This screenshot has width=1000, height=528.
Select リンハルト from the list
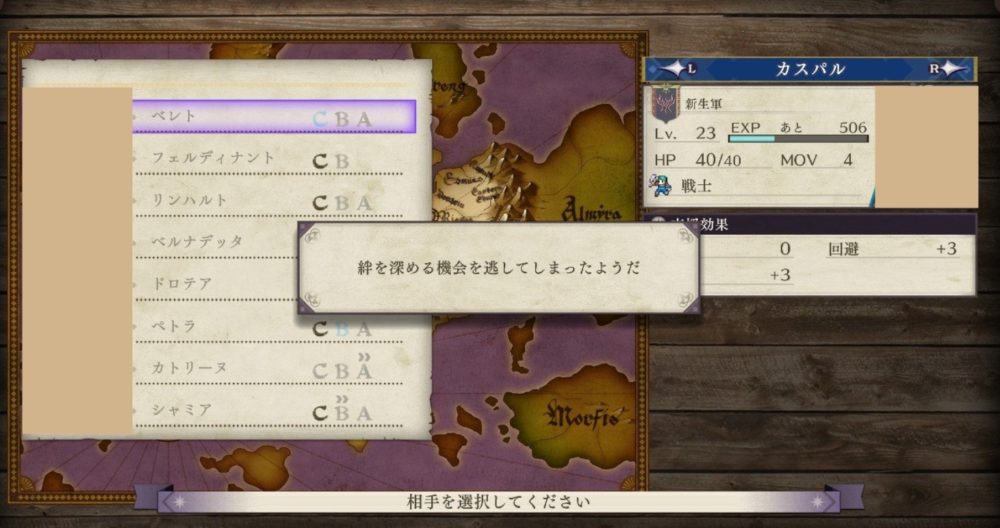268,201
